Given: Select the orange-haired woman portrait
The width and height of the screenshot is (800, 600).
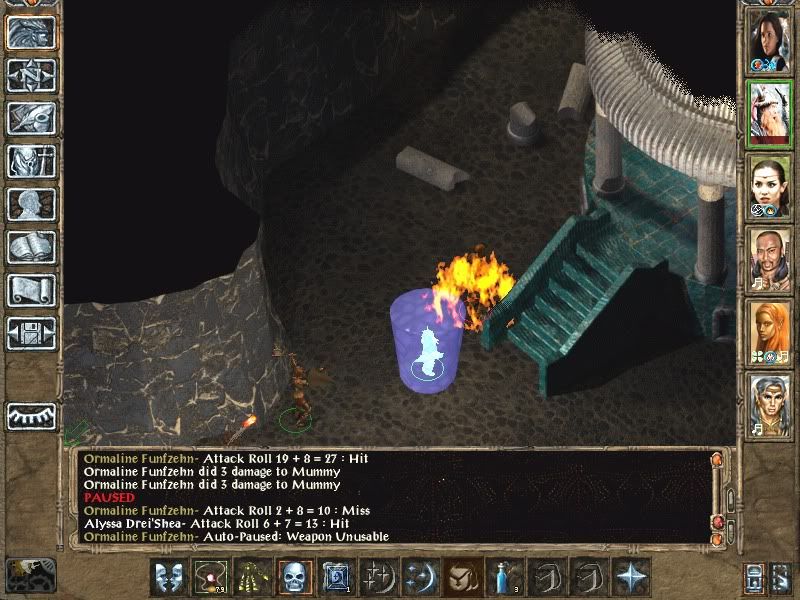Looking at the screenshot, I should click(769, 333).
